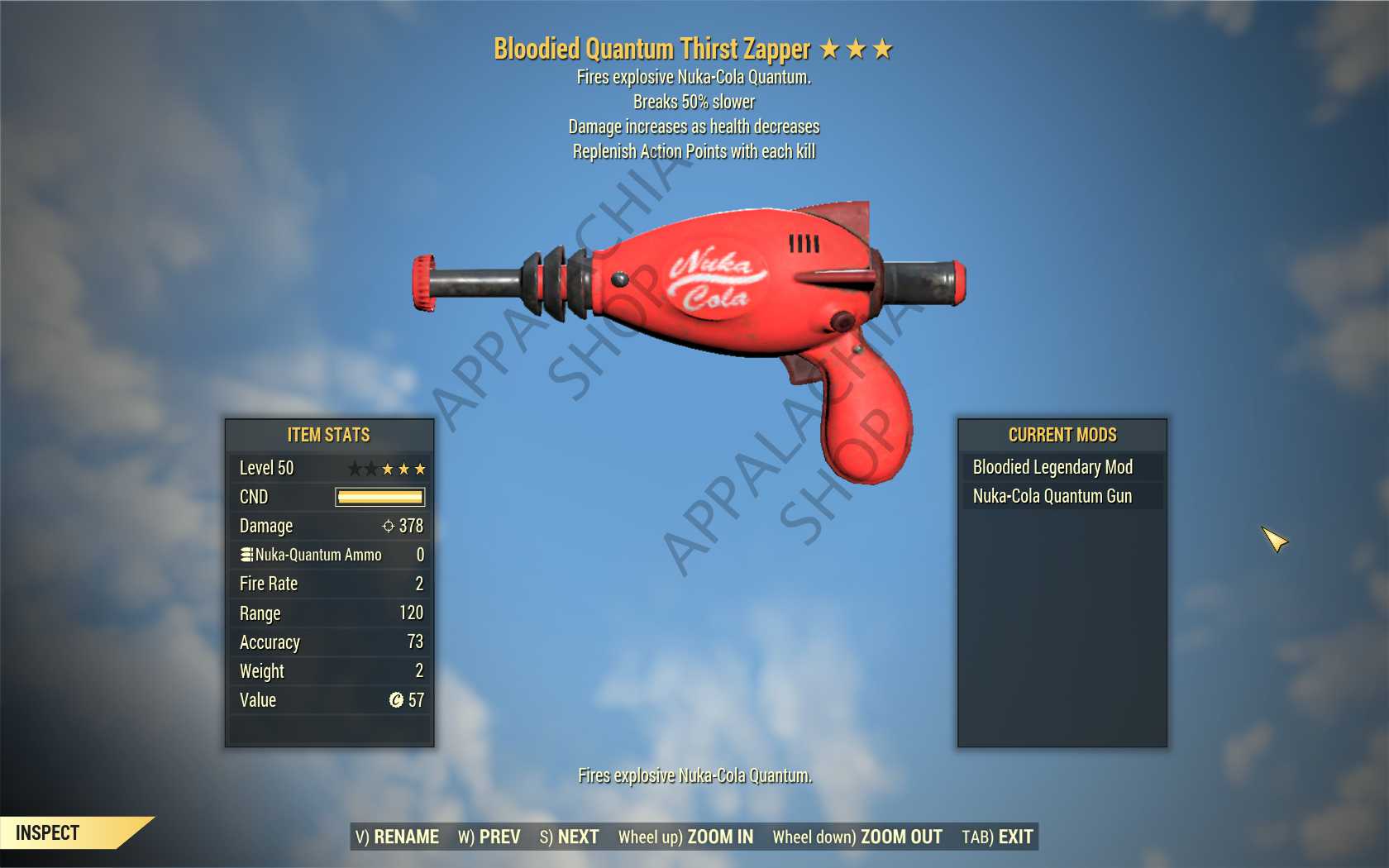Click the star rating icons on the Level 50 row
This screenshot has height=868, width=1389.
(x=386, y=469)
